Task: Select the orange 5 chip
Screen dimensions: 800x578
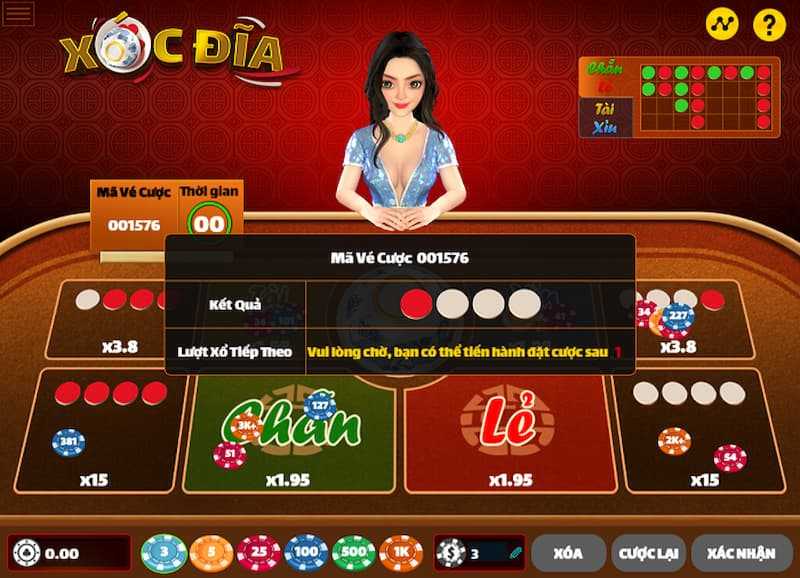Action: tap(211, 552)
